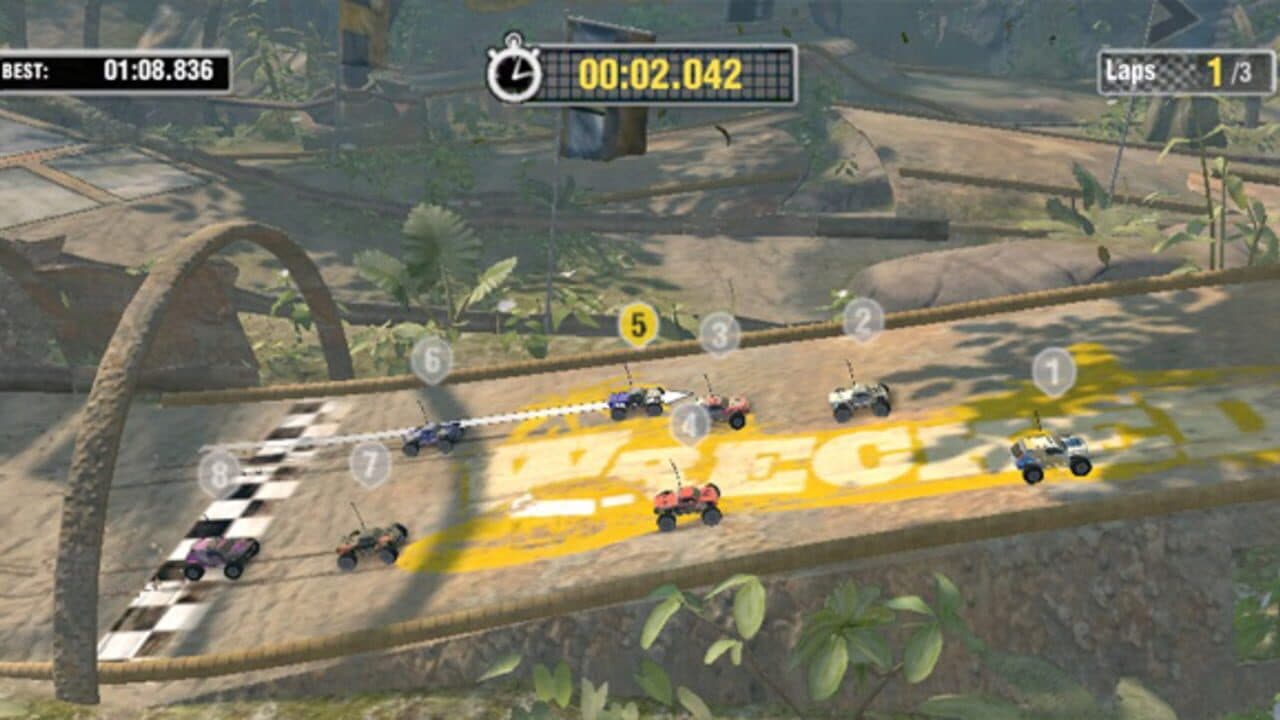Viewport: 1280px width, 720px height.
Task: Toggle the lap counter visibility
Action: click(x=1182, y=68)
